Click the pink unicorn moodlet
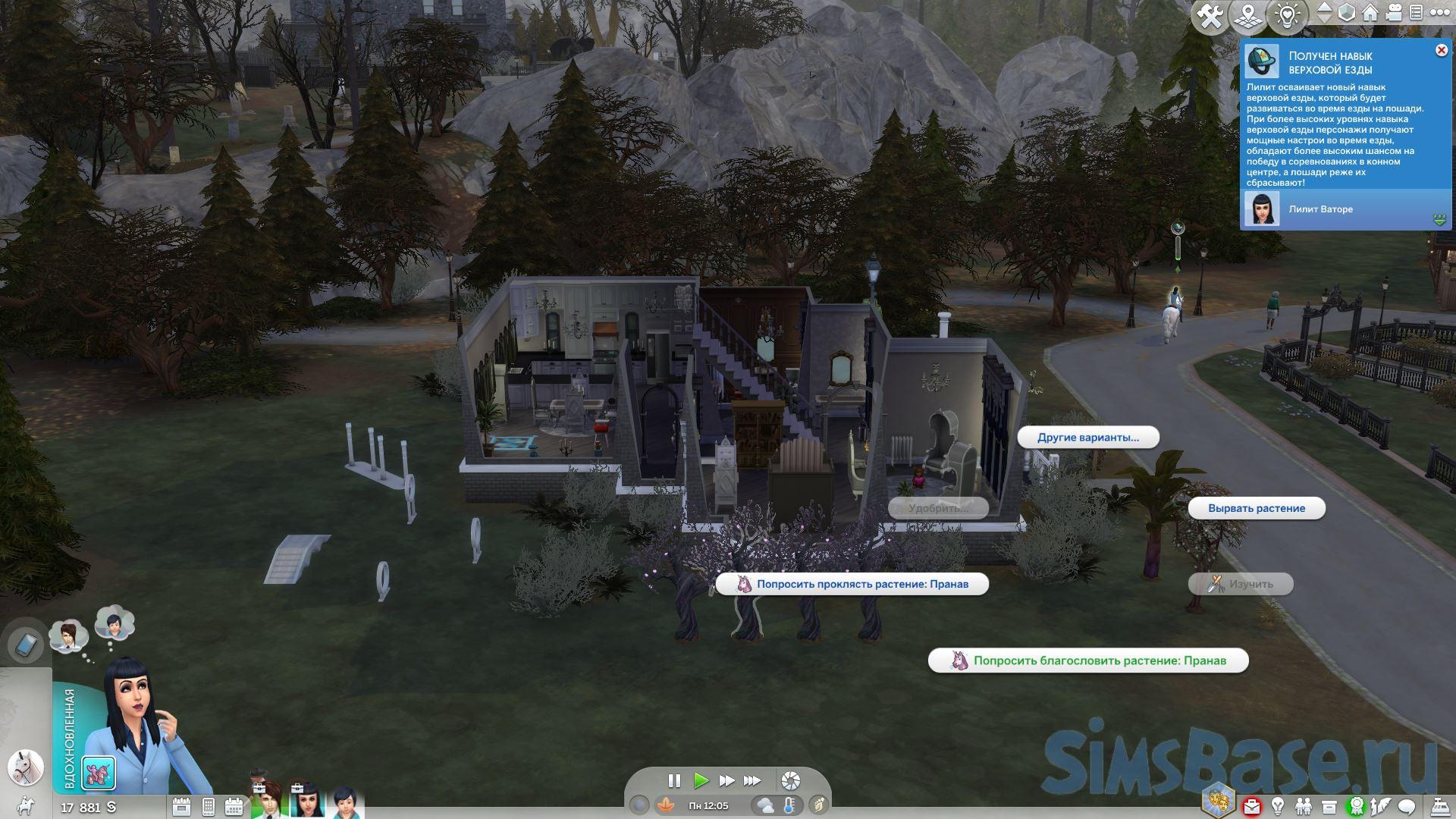The width and height of the screenshot is (1456, 819). [99, 773]
